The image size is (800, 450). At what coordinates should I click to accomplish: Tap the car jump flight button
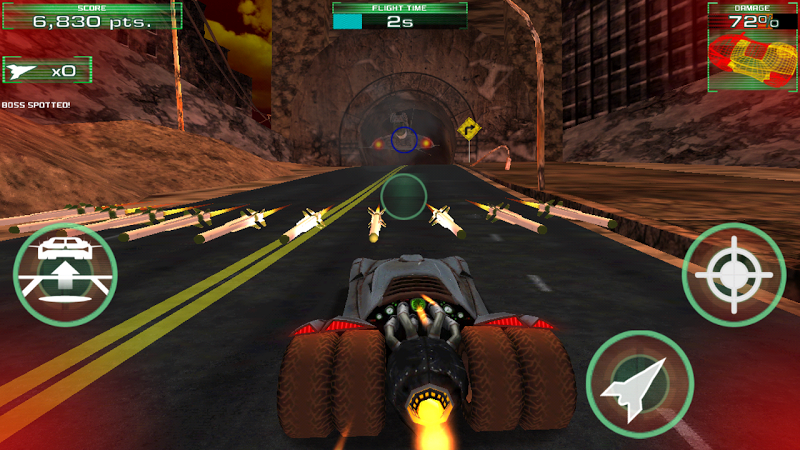pyautogui.click(x=65, y=274)
